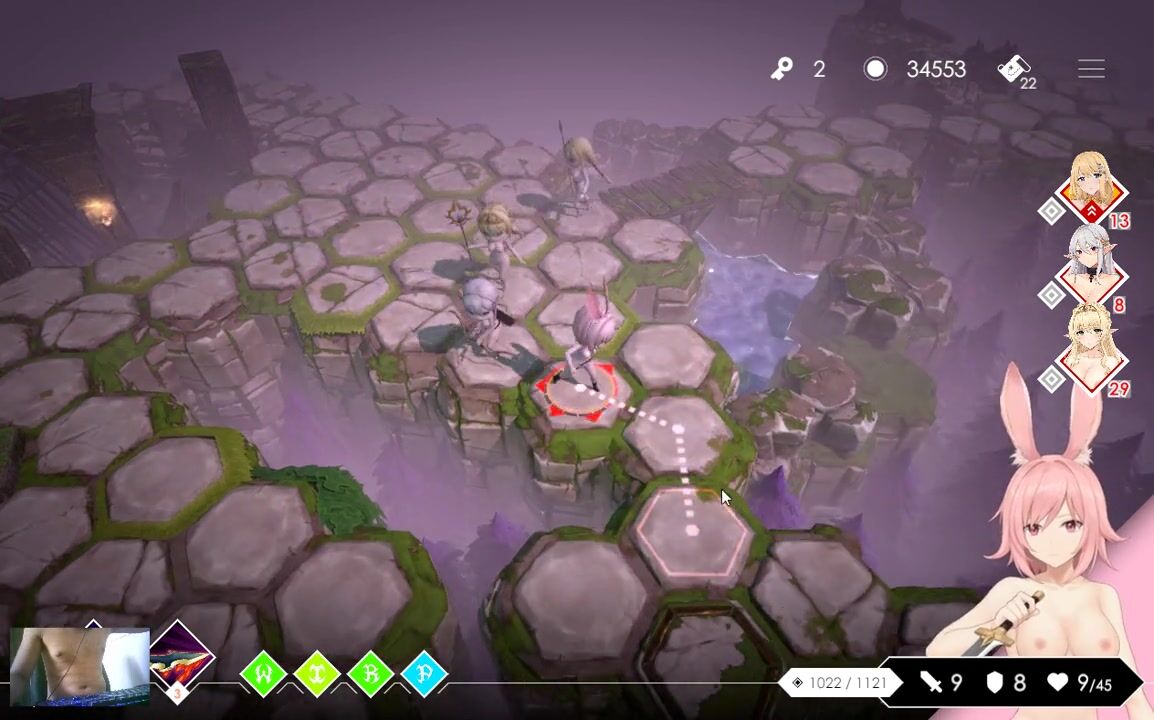The width and height of the screenshot is (1154, 720).
Task: Activate the green R skill diamond
Action: coord(370,674)
